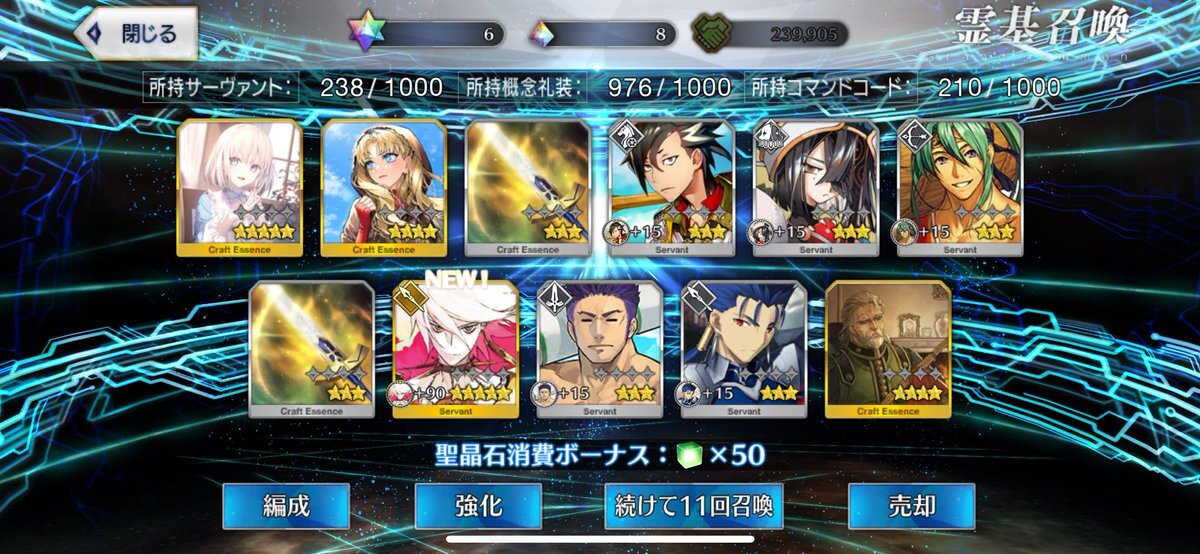This screenshot has width=1200, height=554.
Task: Inspect the NEW! white-haired five-star Servant
Action: tap(456, 348)
